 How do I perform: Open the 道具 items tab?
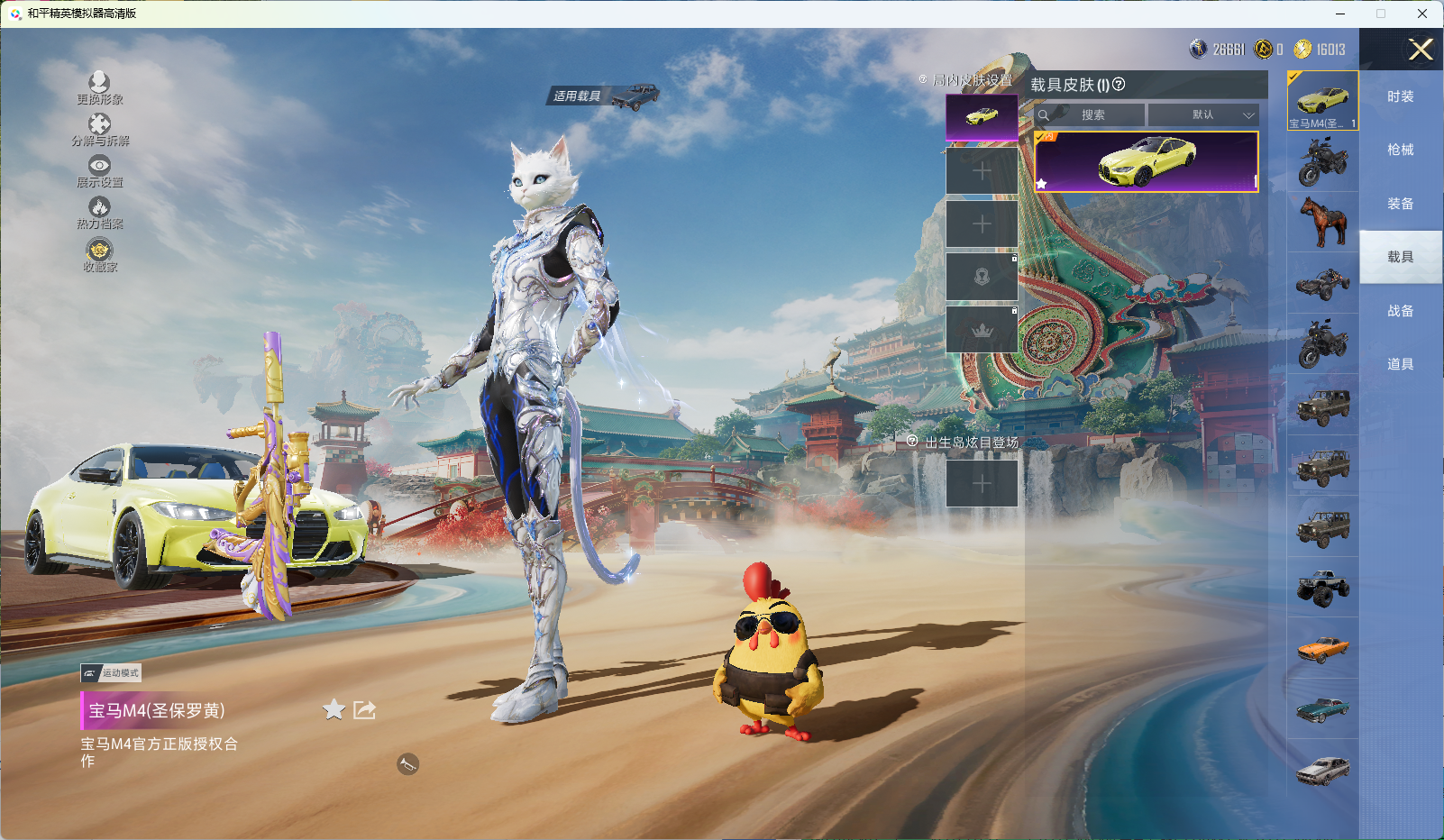(x=1400, y=364)
